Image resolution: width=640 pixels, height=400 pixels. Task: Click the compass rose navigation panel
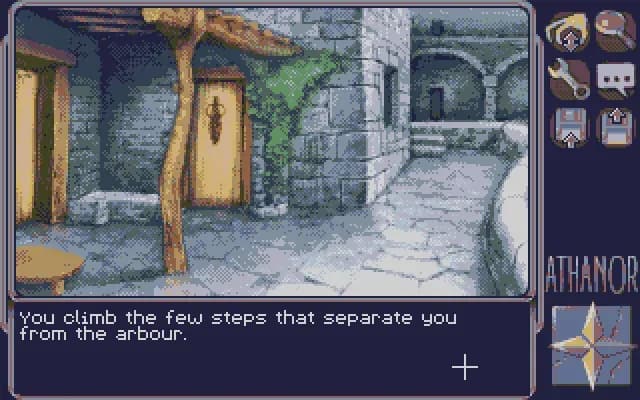click(x=591, y=346)
